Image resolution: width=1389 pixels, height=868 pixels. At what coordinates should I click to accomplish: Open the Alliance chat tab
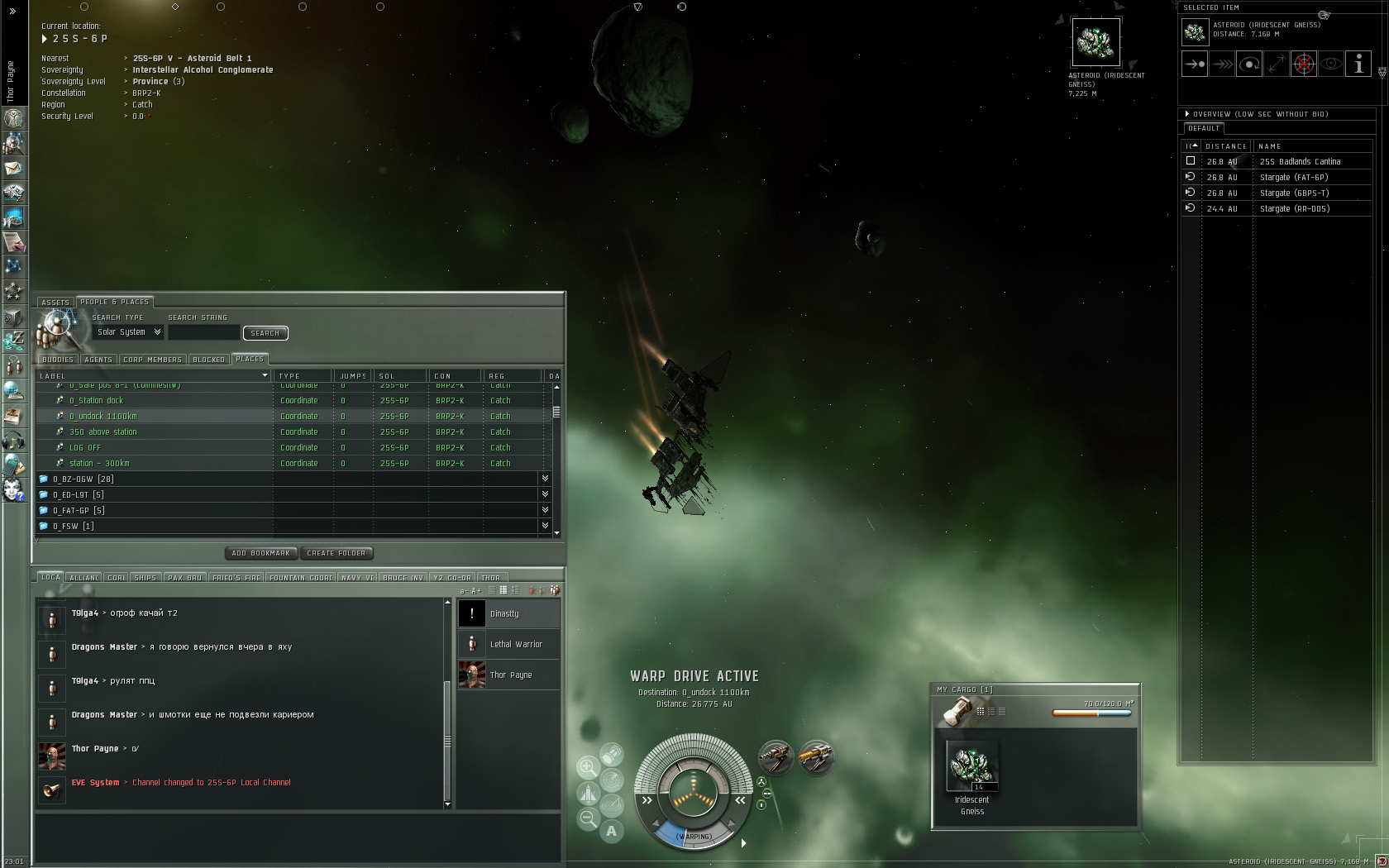click(84, 578)
